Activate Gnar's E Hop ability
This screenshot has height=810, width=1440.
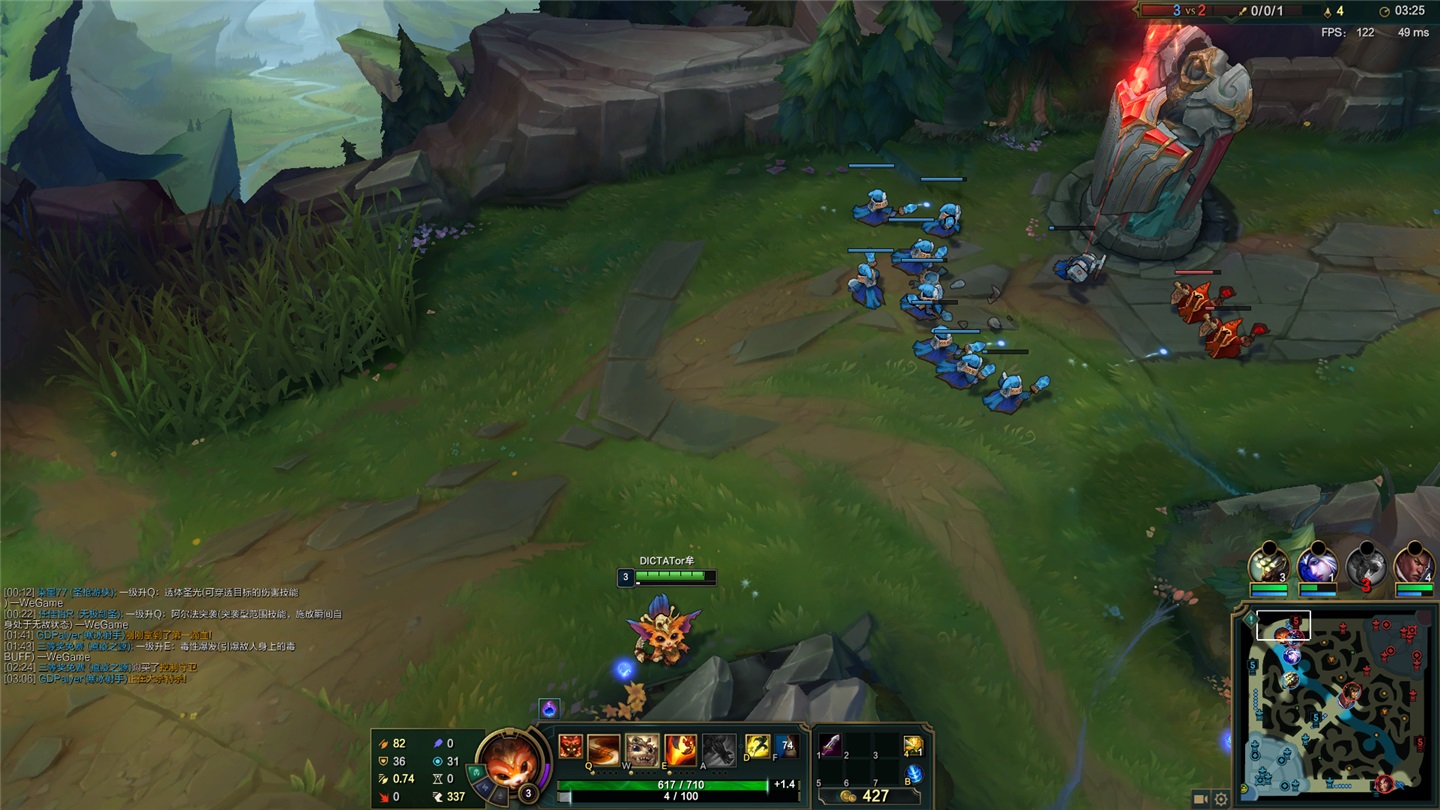680,748
